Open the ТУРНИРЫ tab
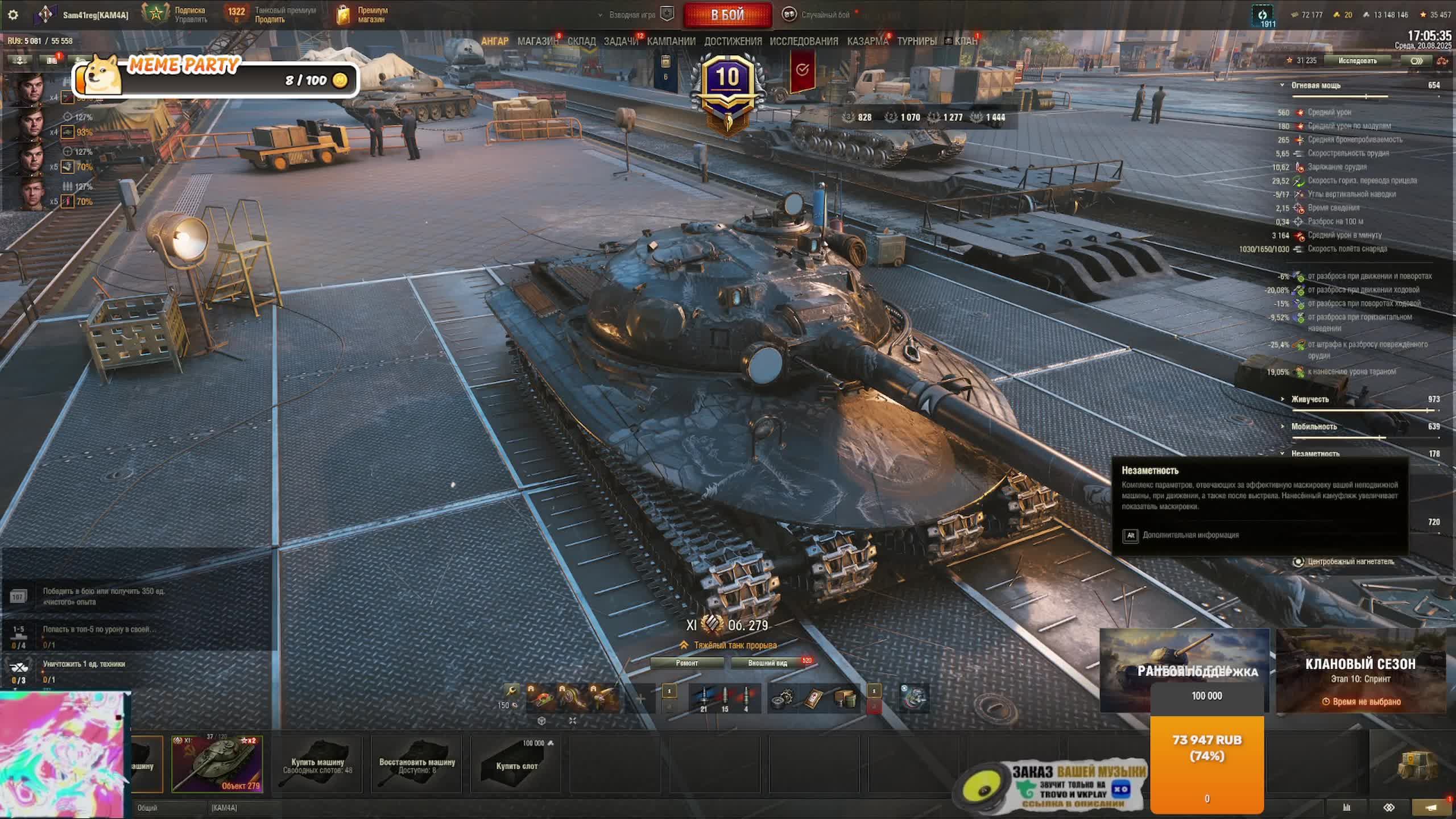This screenshot has height=819, width=1456. pyautogui.click(x=917, y=41)
